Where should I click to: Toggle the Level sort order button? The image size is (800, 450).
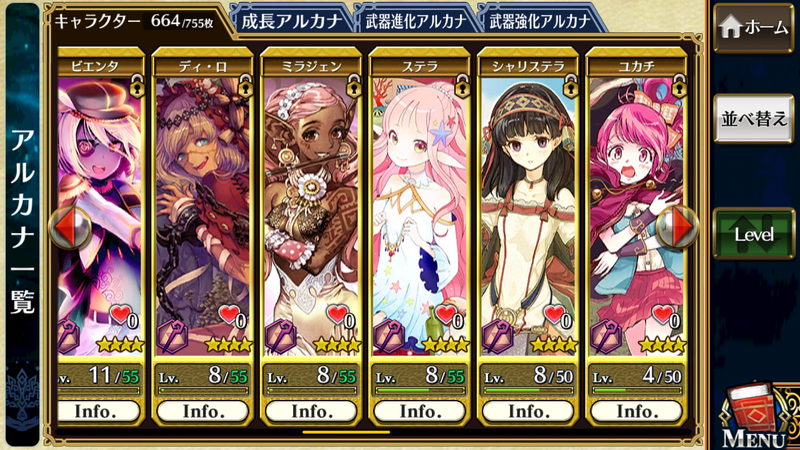[x=755, y=233]
